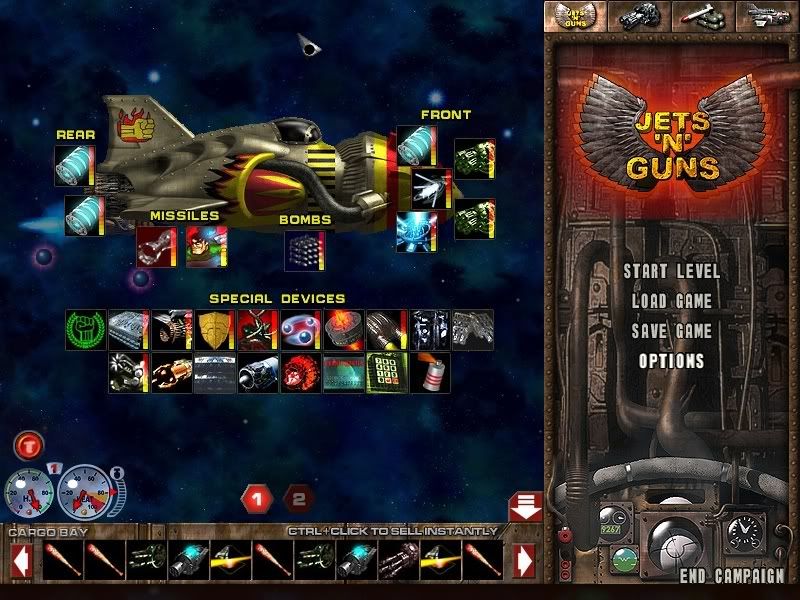Open the Options menu
The width and height of the screenshot is (800, 600).
pos(671,361)
